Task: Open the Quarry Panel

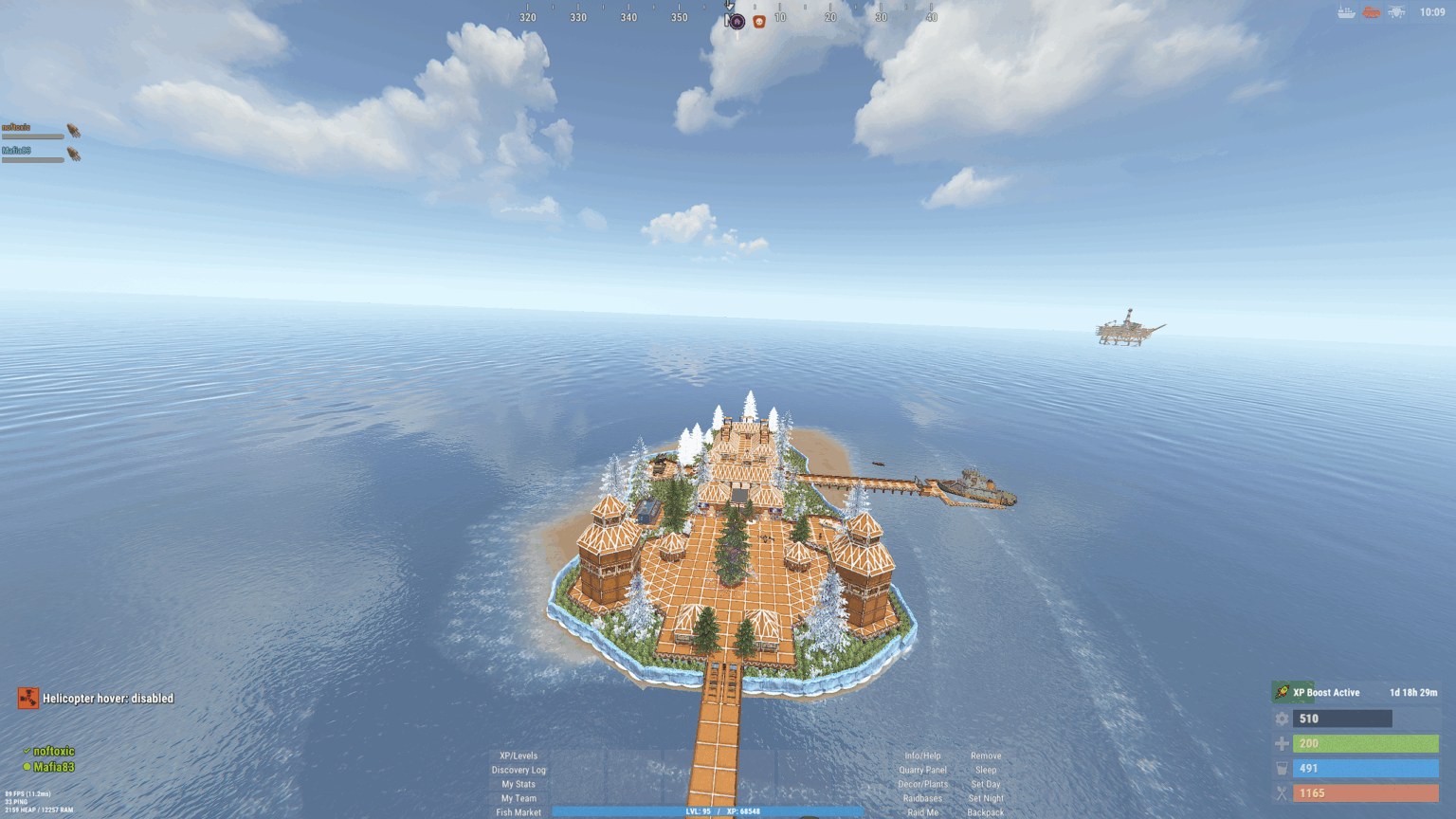Action: click(x=922, y=770)
